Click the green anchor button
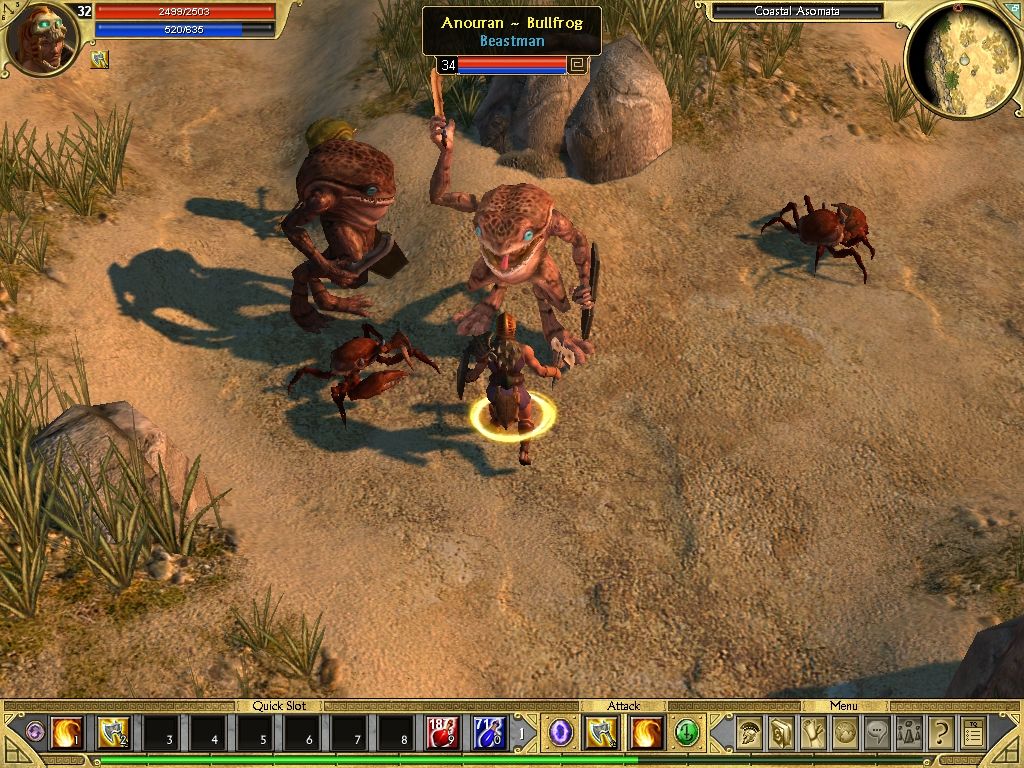The width and height of the screenshot is (1024, 768). click(687, 733)
